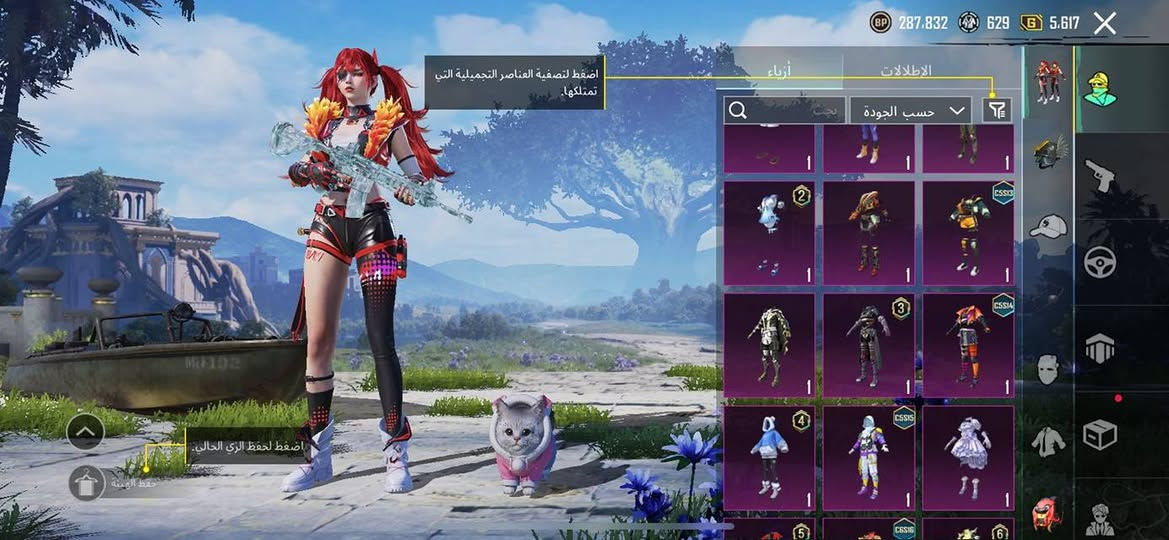Open the jacket clothing category
The image size is (1169, 540).
point(1047,440)
